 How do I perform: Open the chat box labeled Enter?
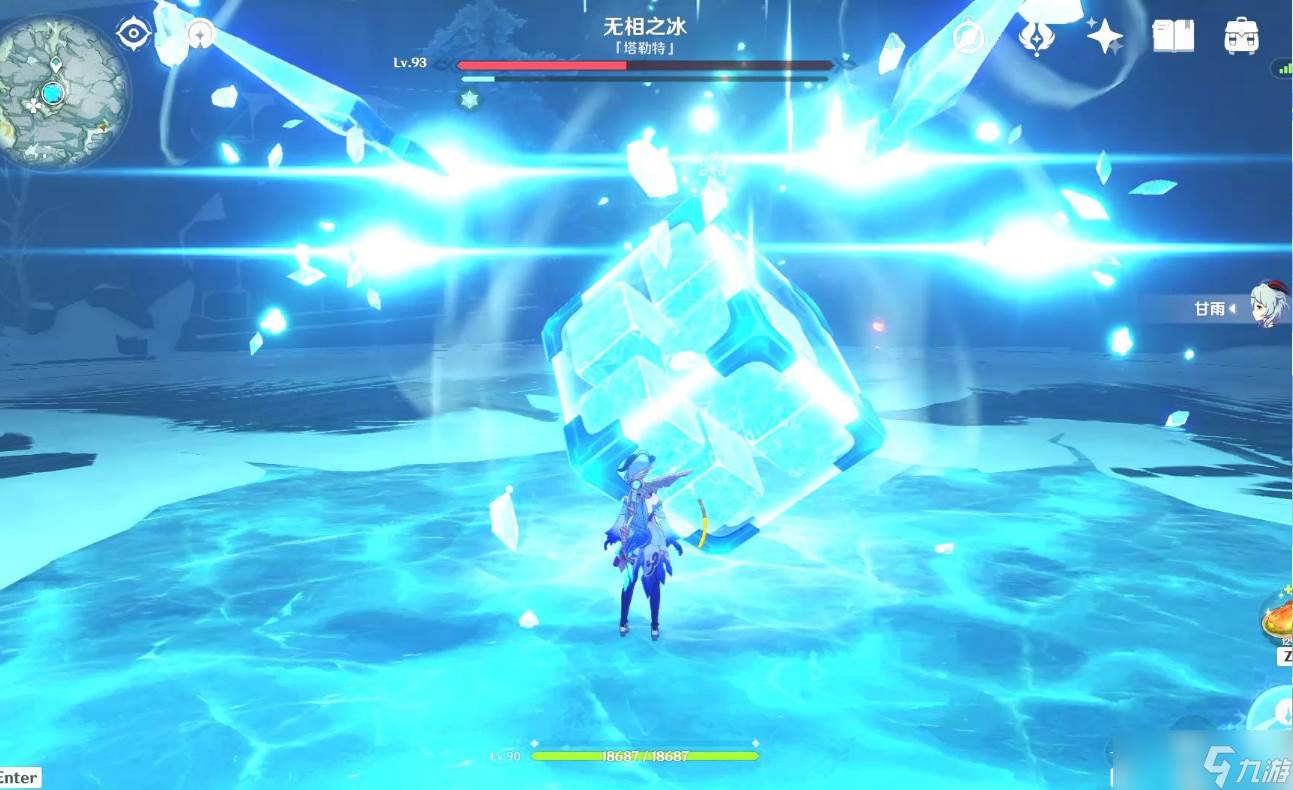tap(19, 777)
